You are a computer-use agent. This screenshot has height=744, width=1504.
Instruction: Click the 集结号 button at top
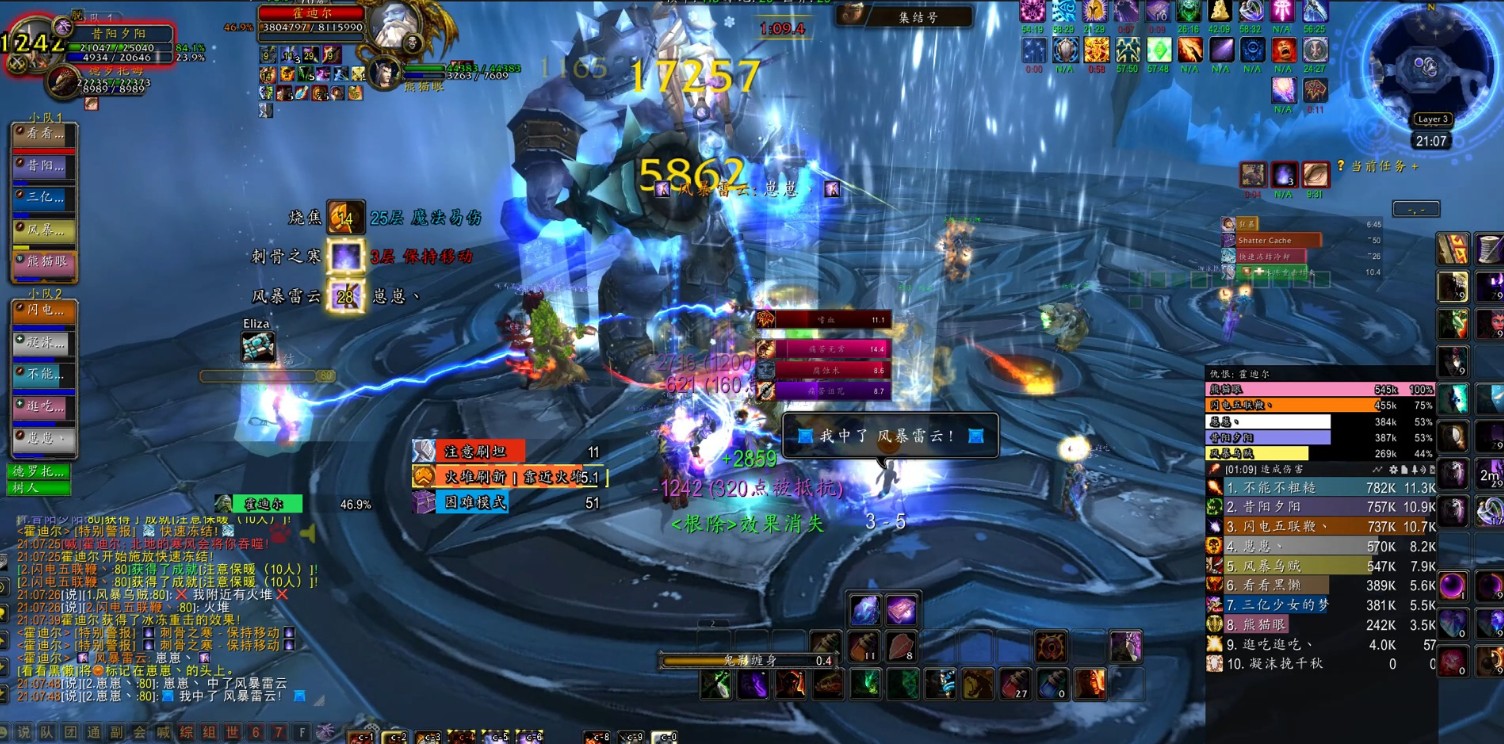pyautogui.click(x=917, y=16)
